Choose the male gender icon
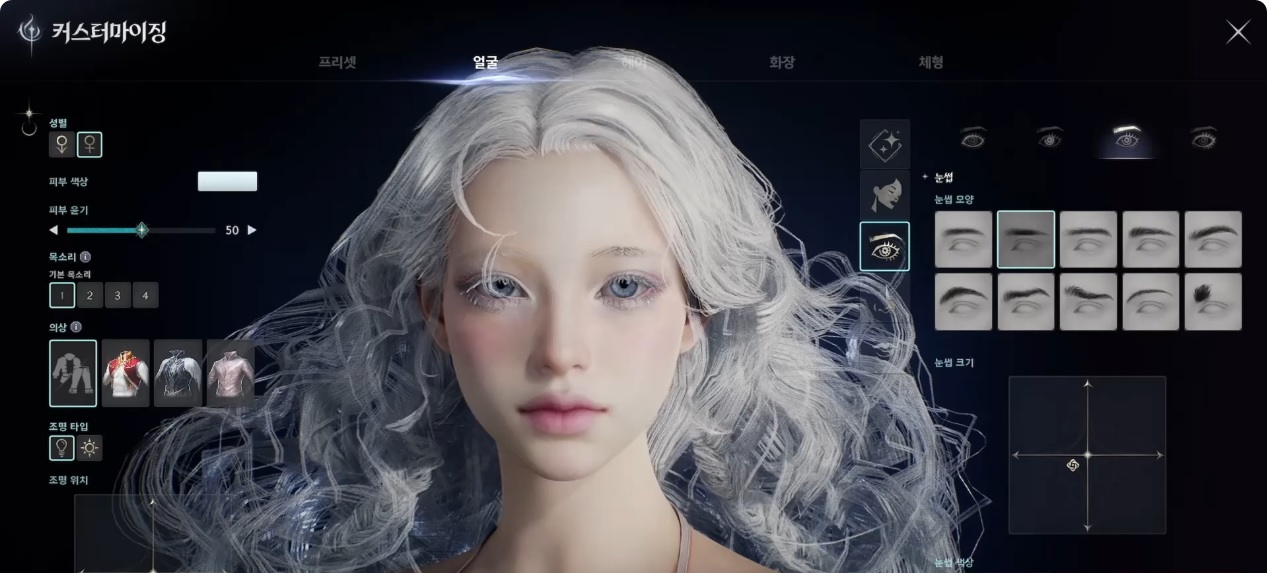The image size is (1268, 573). (62, 145)
